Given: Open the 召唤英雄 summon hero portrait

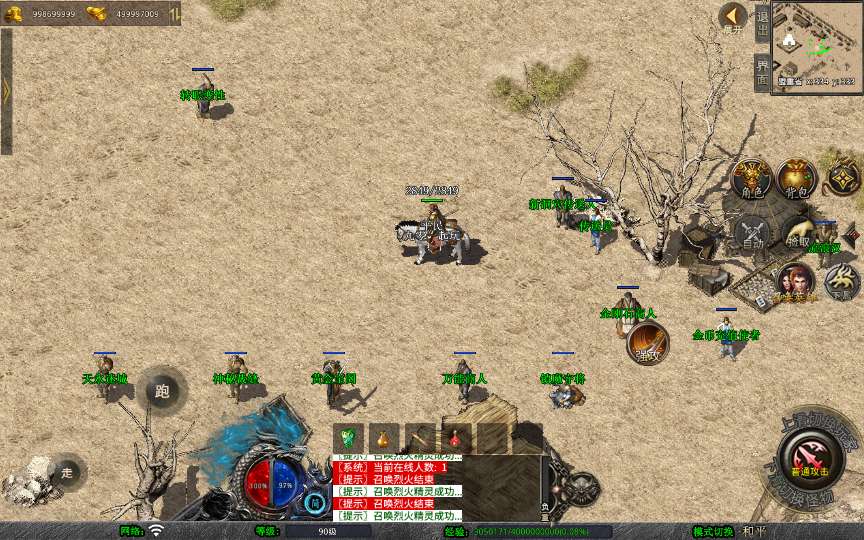Looking at the screenshot, I should (796, 282).
